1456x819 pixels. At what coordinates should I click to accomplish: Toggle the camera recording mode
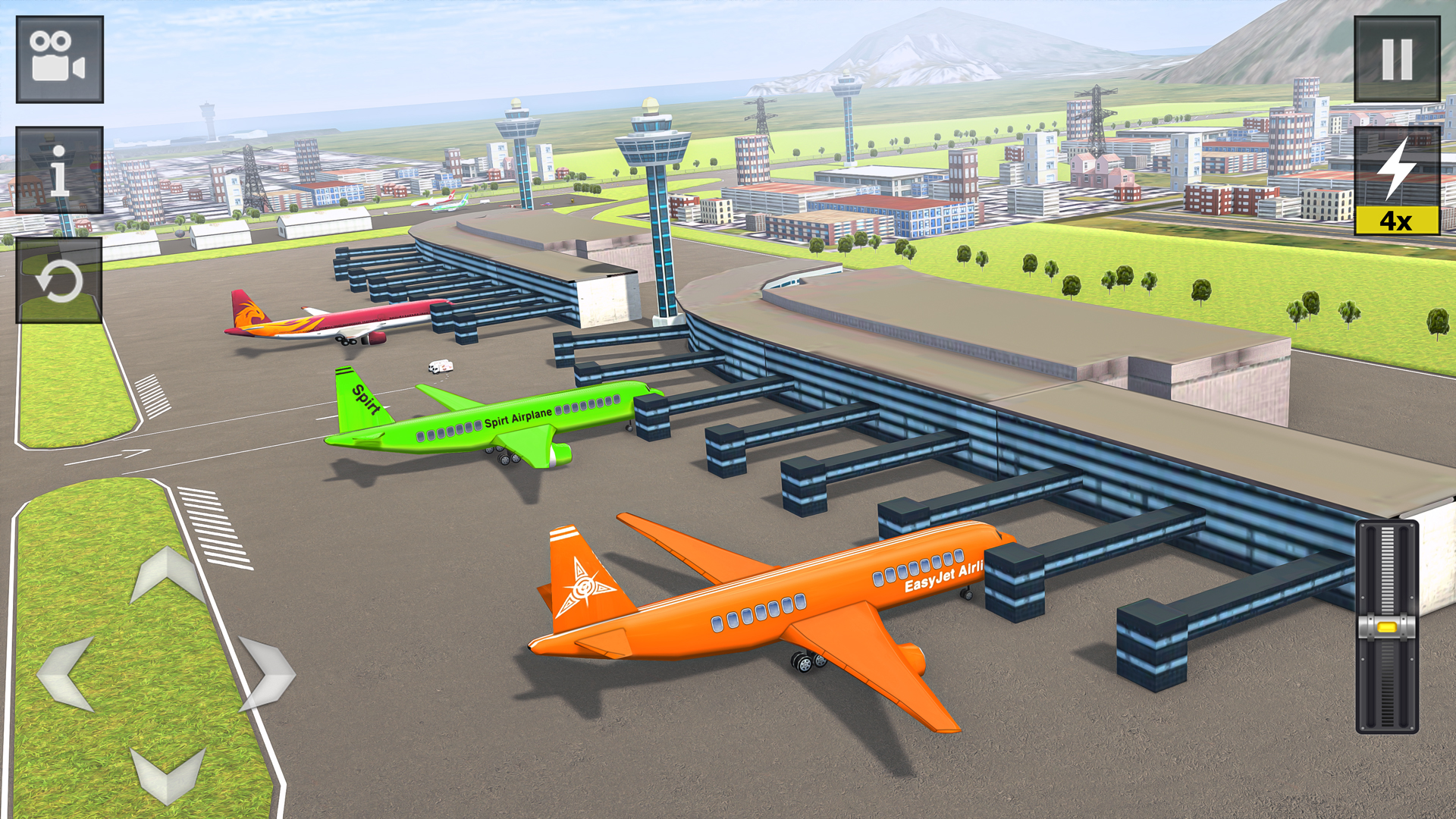58,59
